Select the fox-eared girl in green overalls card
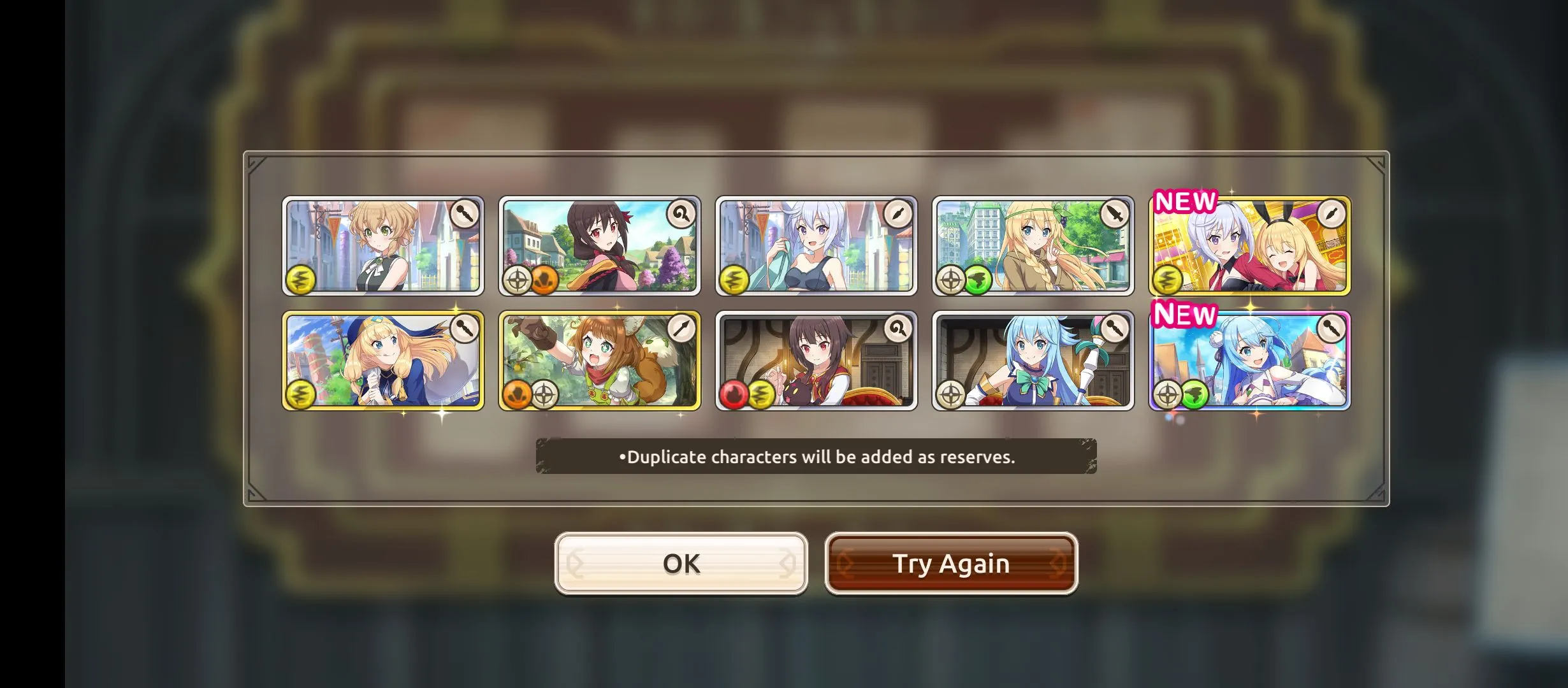This screenshot has width=1568, height=688. click(x=599, y=361)
